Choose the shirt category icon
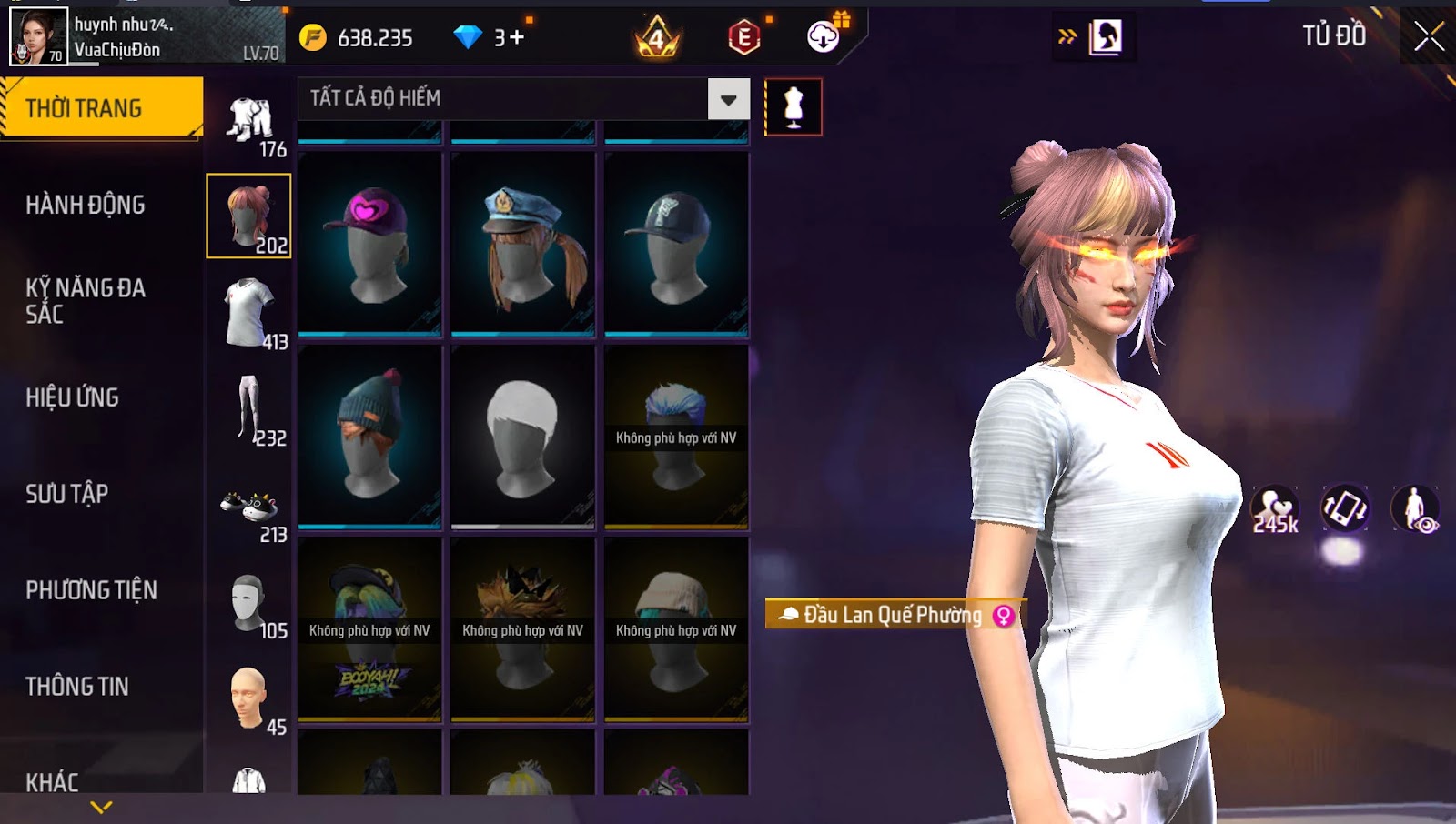Image resolution: width=1456 pixels, height=824 pixels. [x=249, y=313]
